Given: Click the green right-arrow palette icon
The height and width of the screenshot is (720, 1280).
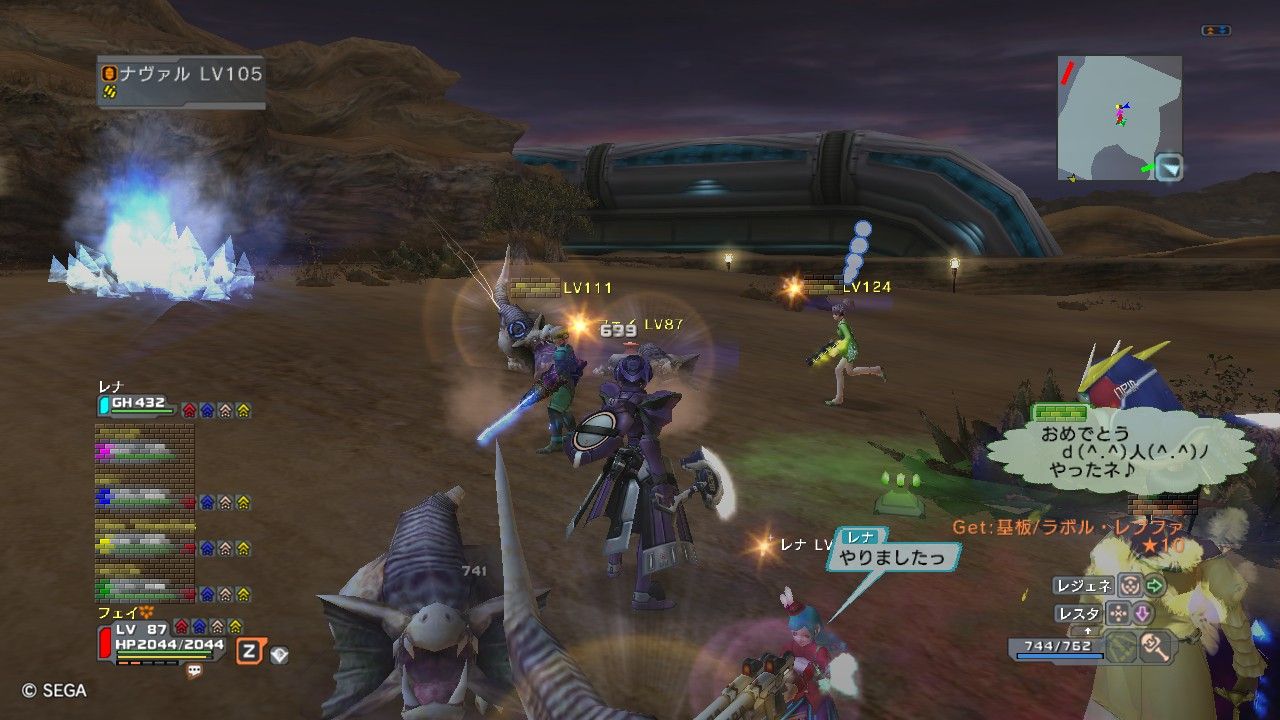Looking at the screenshot, I should pos(1155,586).
